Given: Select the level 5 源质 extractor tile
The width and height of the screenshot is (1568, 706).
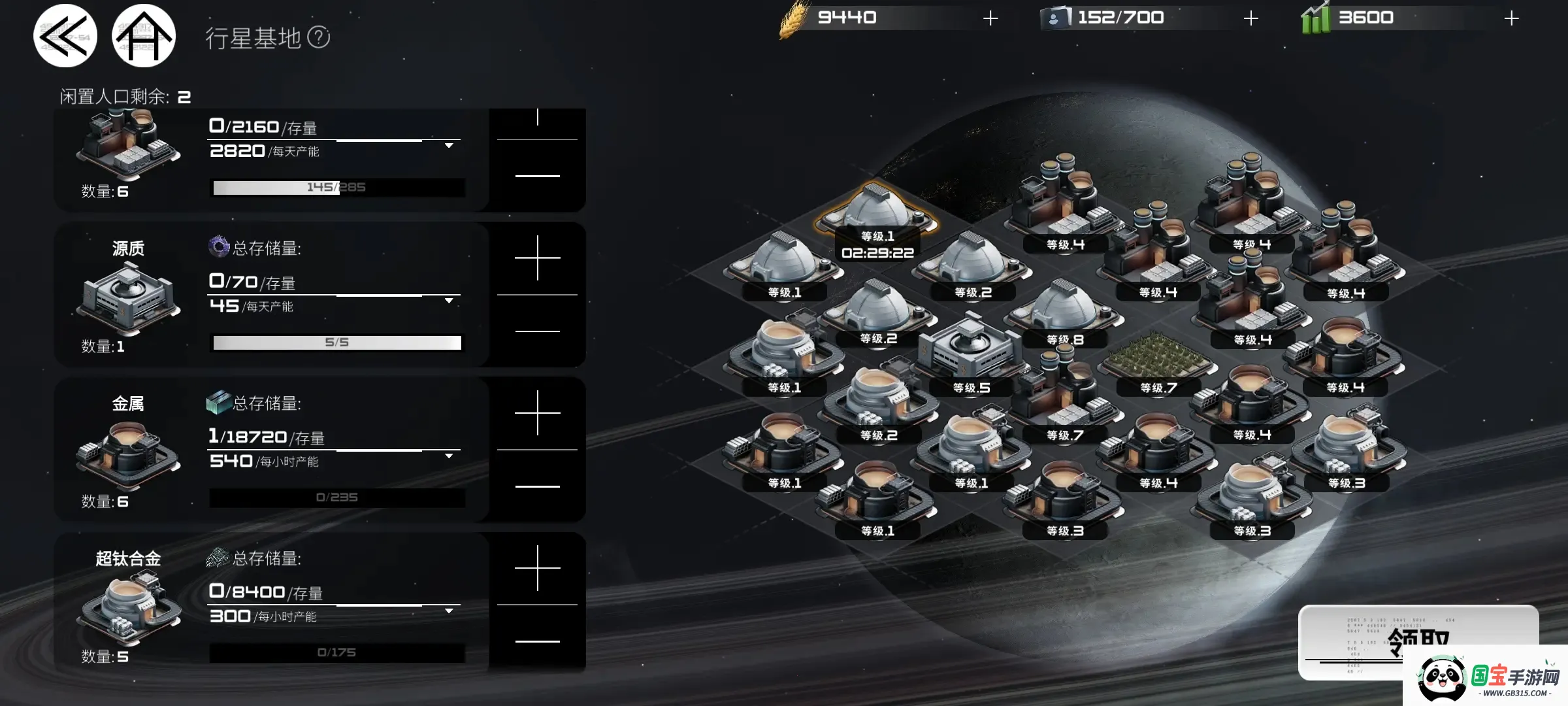Looking at the screenshot, I should click(x=971, y=353).
